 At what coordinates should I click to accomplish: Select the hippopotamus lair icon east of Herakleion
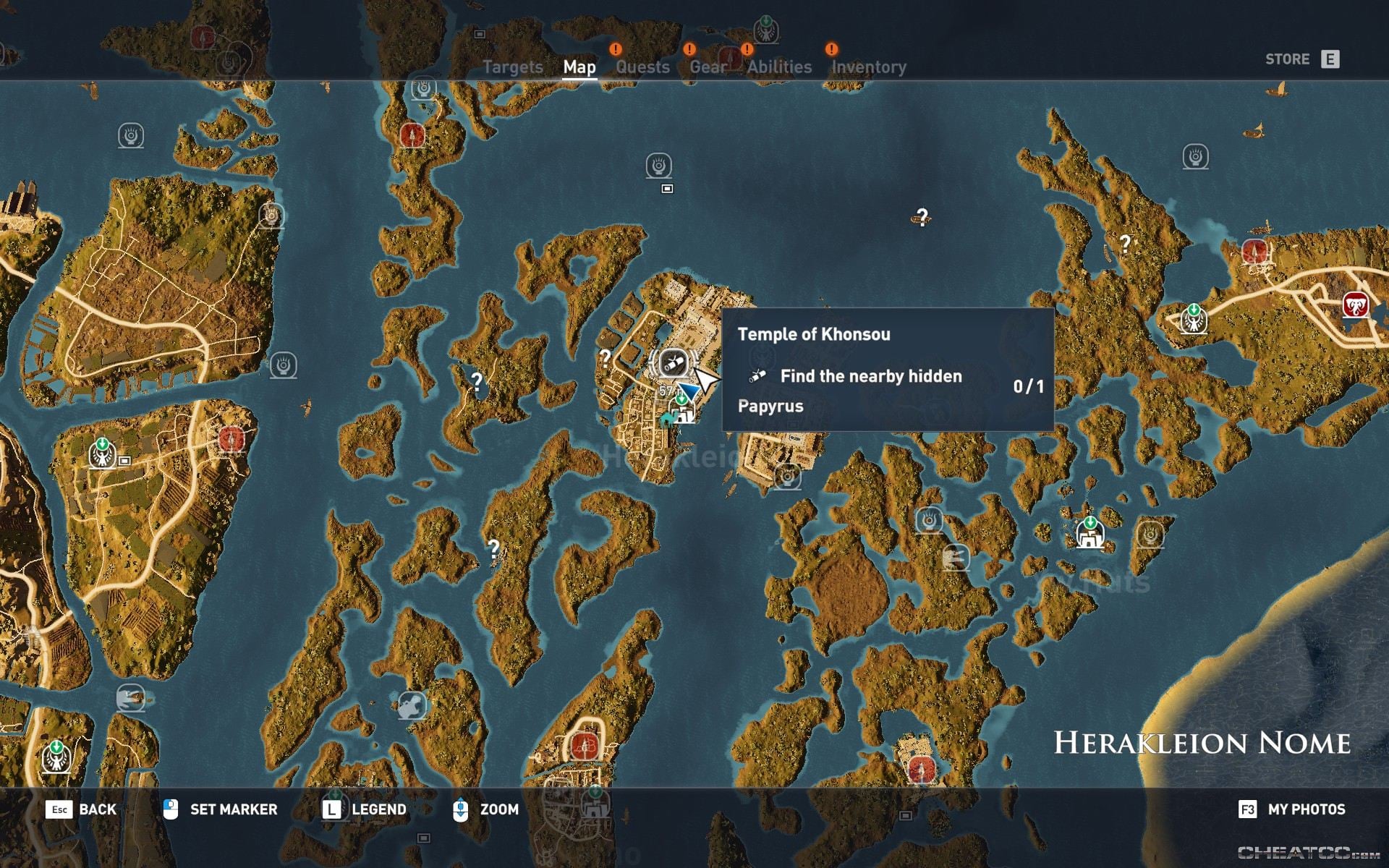(956, 557)
